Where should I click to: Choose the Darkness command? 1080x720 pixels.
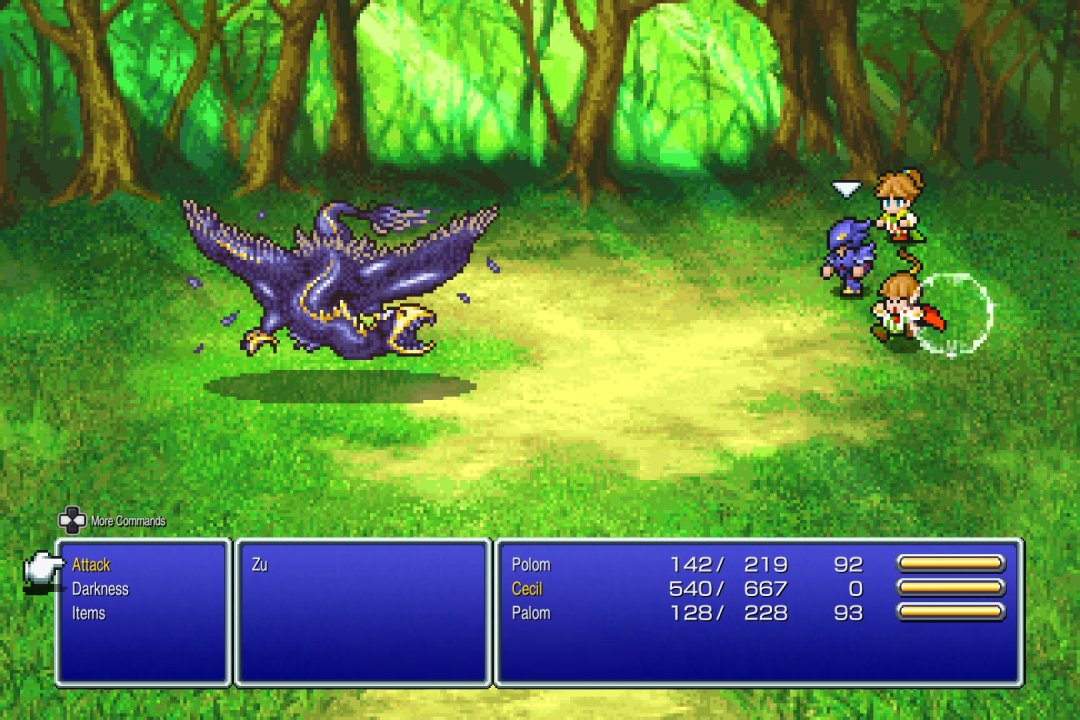pos(100,589)
